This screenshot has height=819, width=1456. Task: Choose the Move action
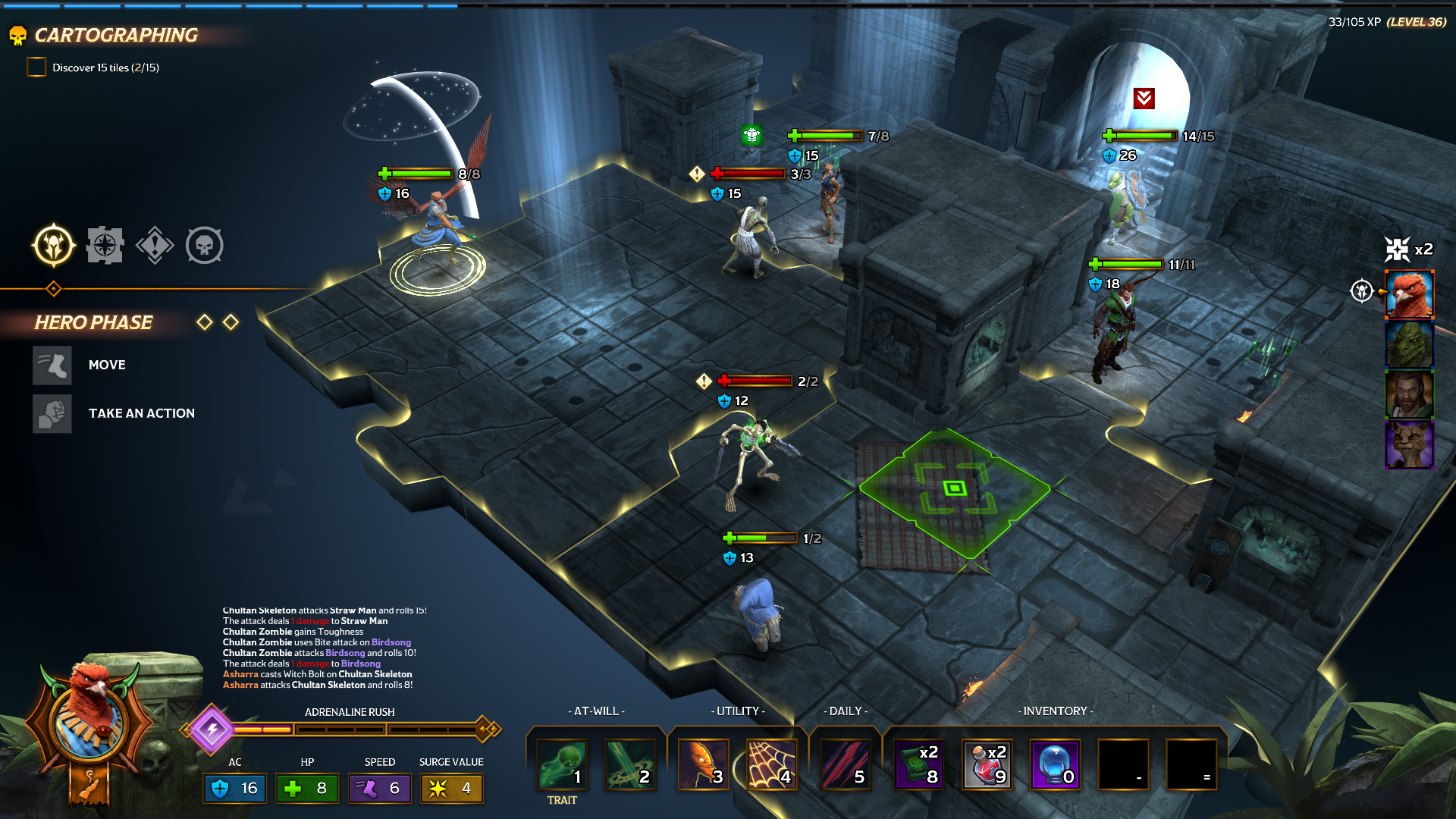click(x=53, y=365)
